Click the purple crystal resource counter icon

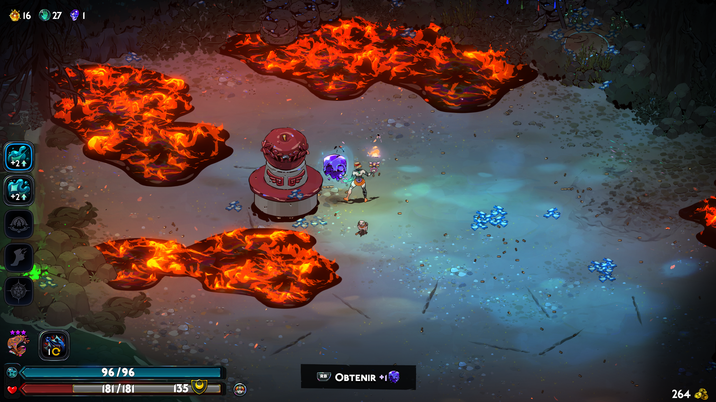click(74, 15)
